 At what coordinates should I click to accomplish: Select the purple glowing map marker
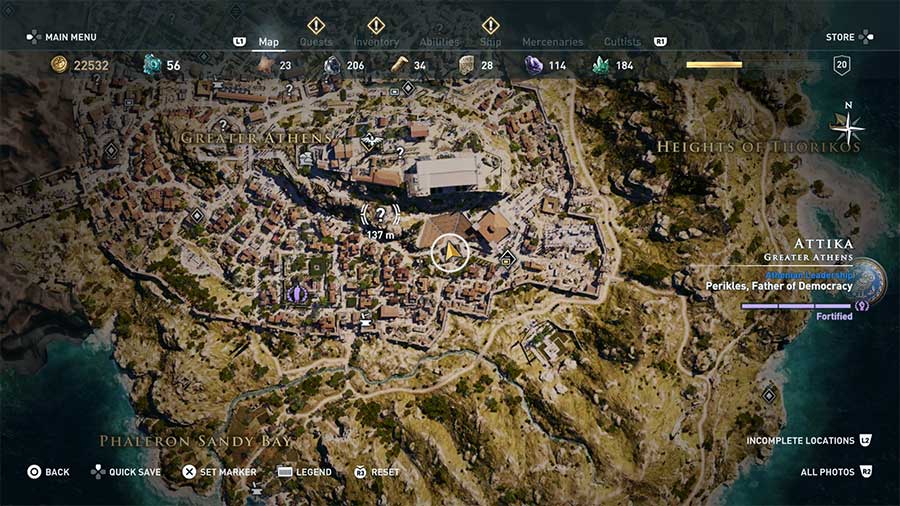(296, 293)
